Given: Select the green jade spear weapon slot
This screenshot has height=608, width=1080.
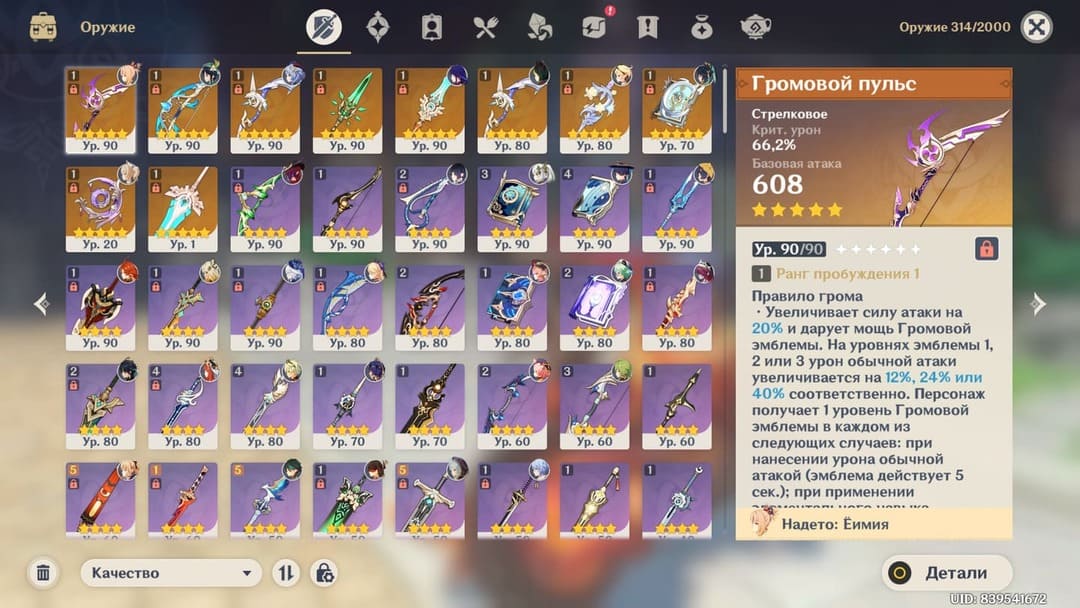Looking at the screenshot, I should point(347,110).
